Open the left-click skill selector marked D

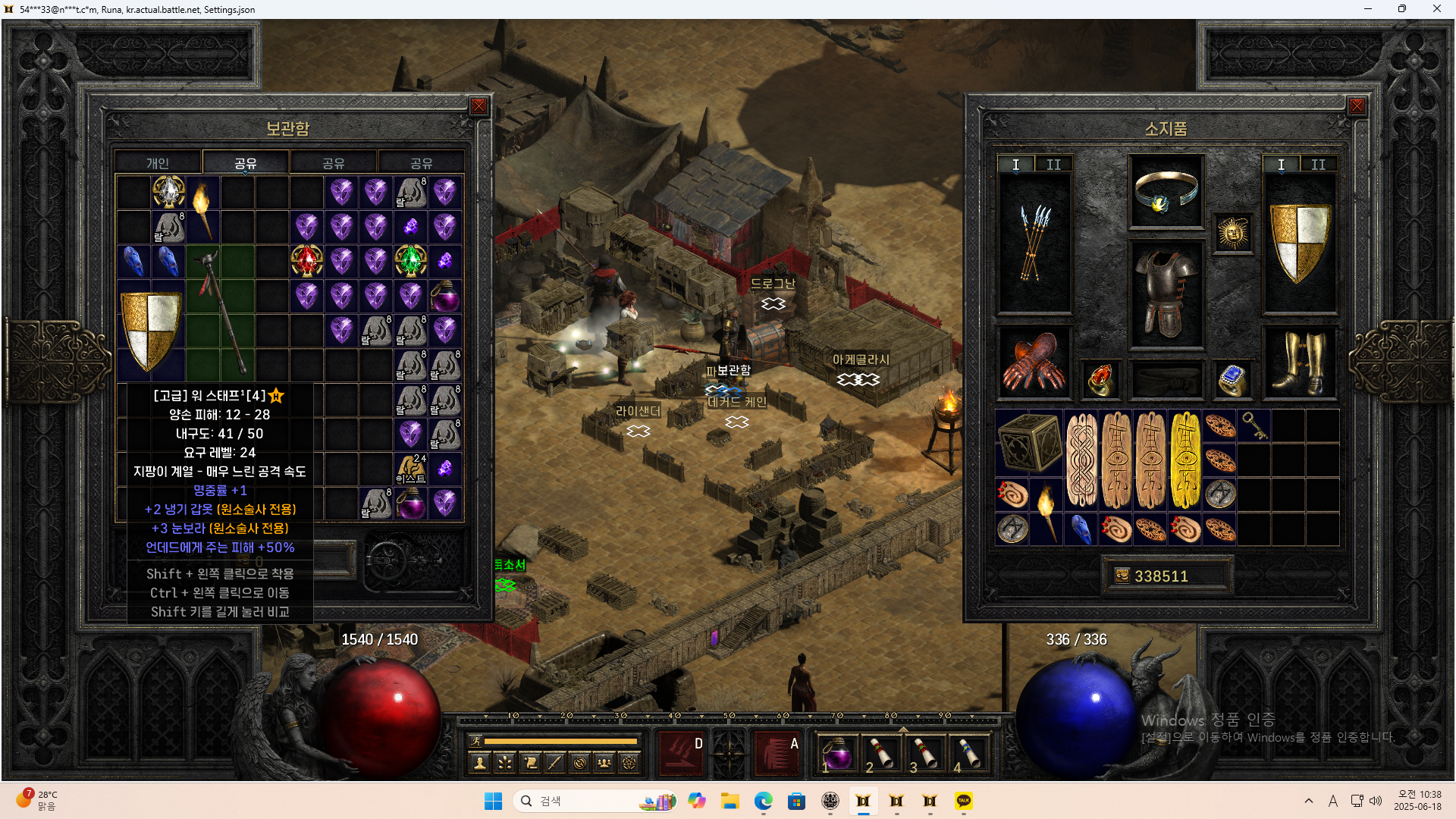click(680, 753)
